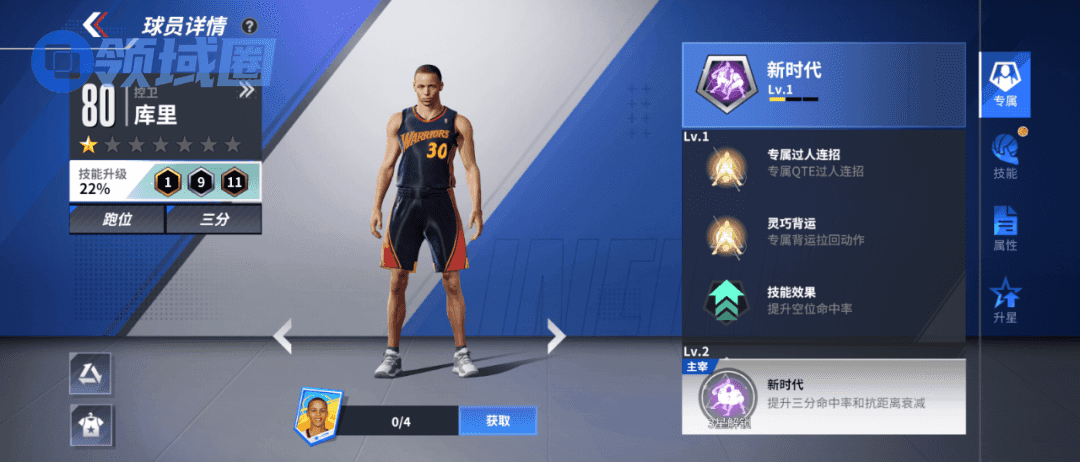This screenshot has height=462, width=1080.
Task: Open the help question mark icon
Action: click(x=249, y=26)
